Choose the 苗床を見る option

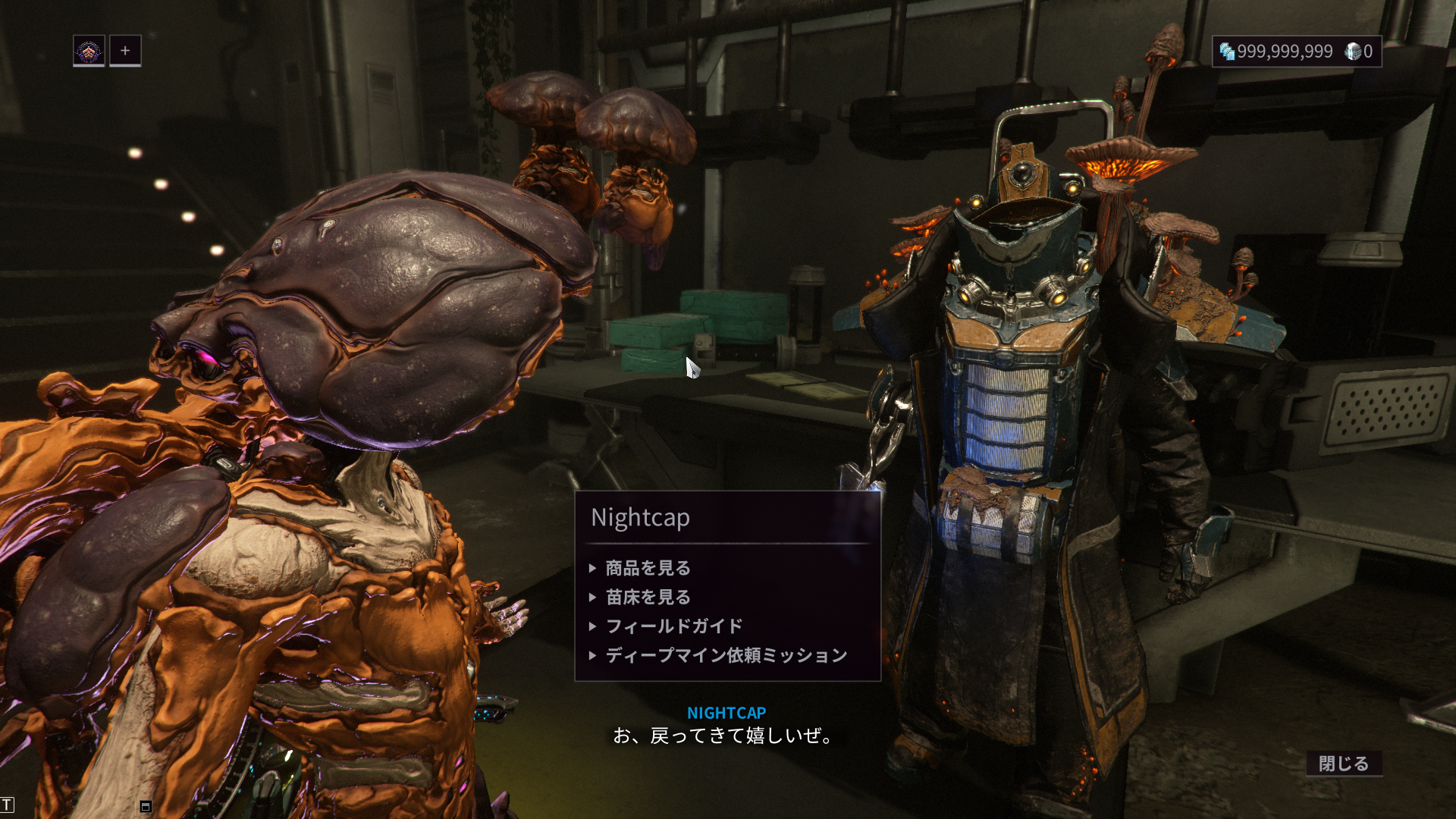tap(648, 598)
